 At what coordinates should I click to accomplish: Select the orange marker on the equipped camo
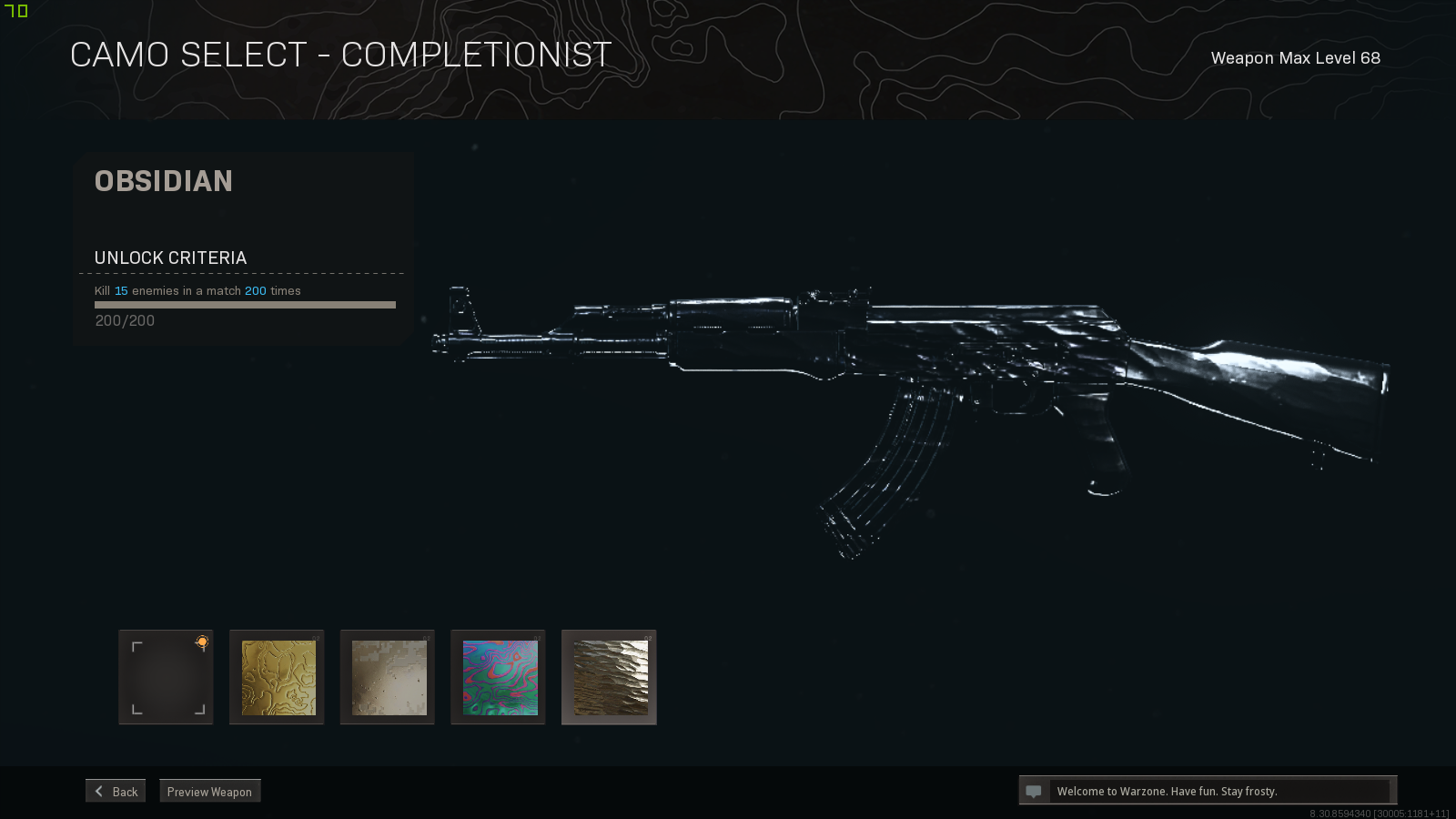pyautogui.click(x=199, y=642)
